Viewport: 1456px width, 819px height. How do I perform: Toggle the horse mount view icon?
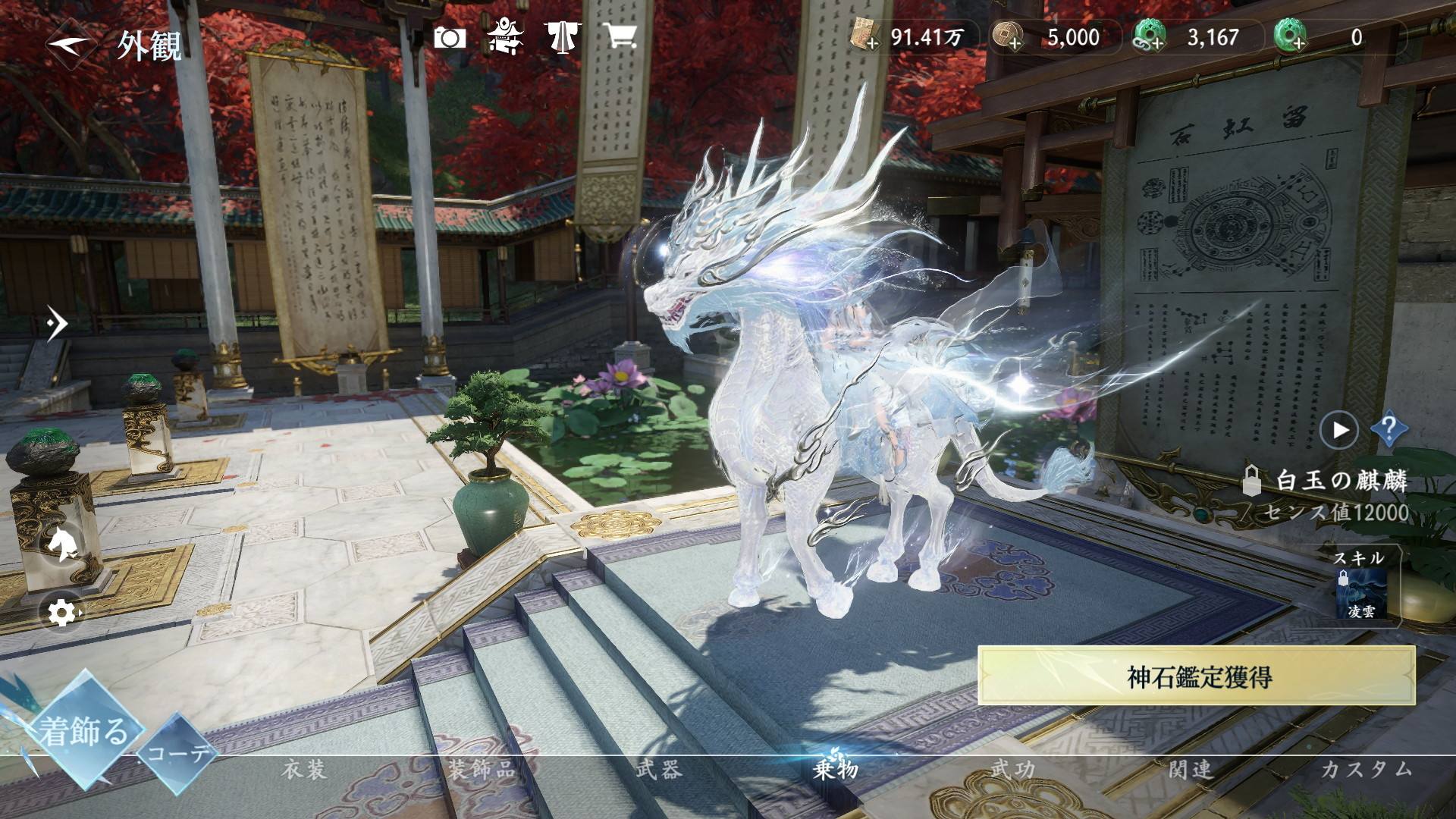click(x=62, y=542)
